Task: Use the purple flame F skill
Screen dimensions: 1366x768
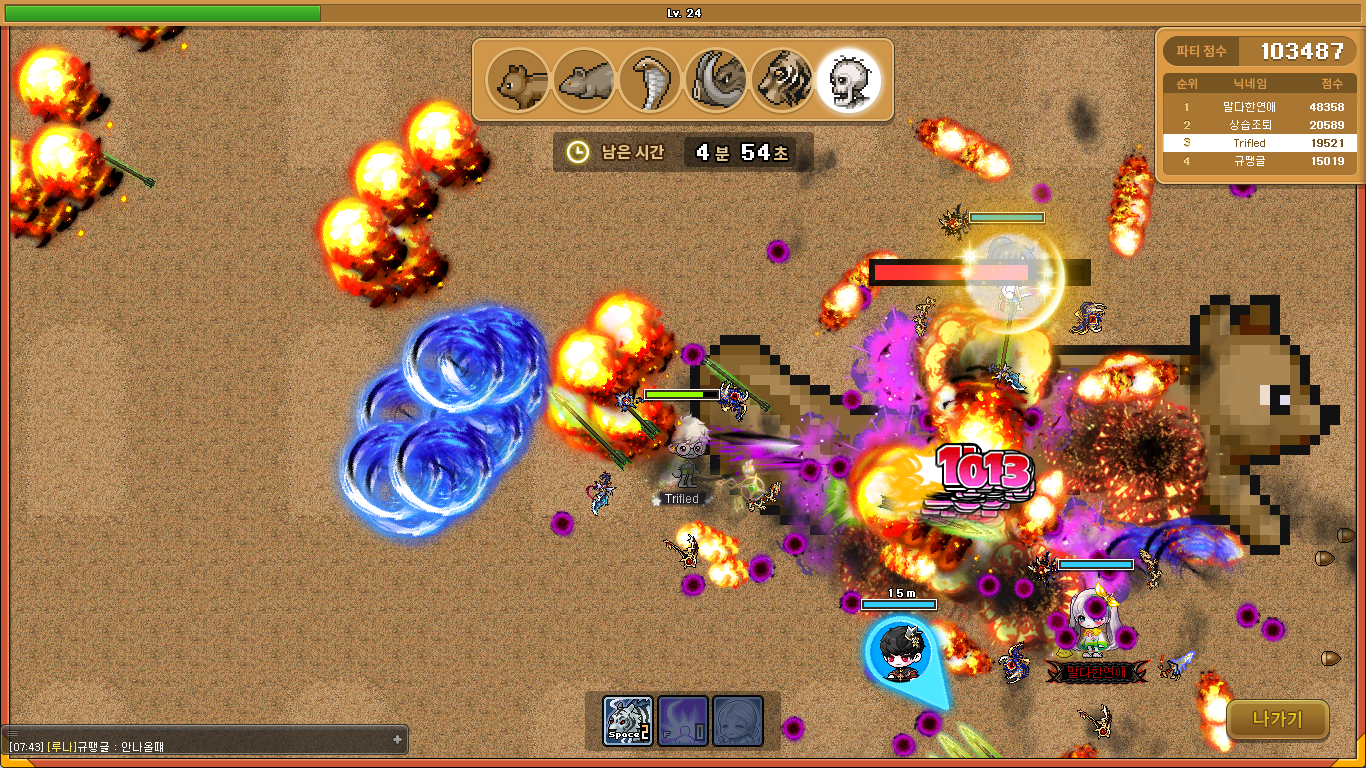Action: tap(683, 721)
